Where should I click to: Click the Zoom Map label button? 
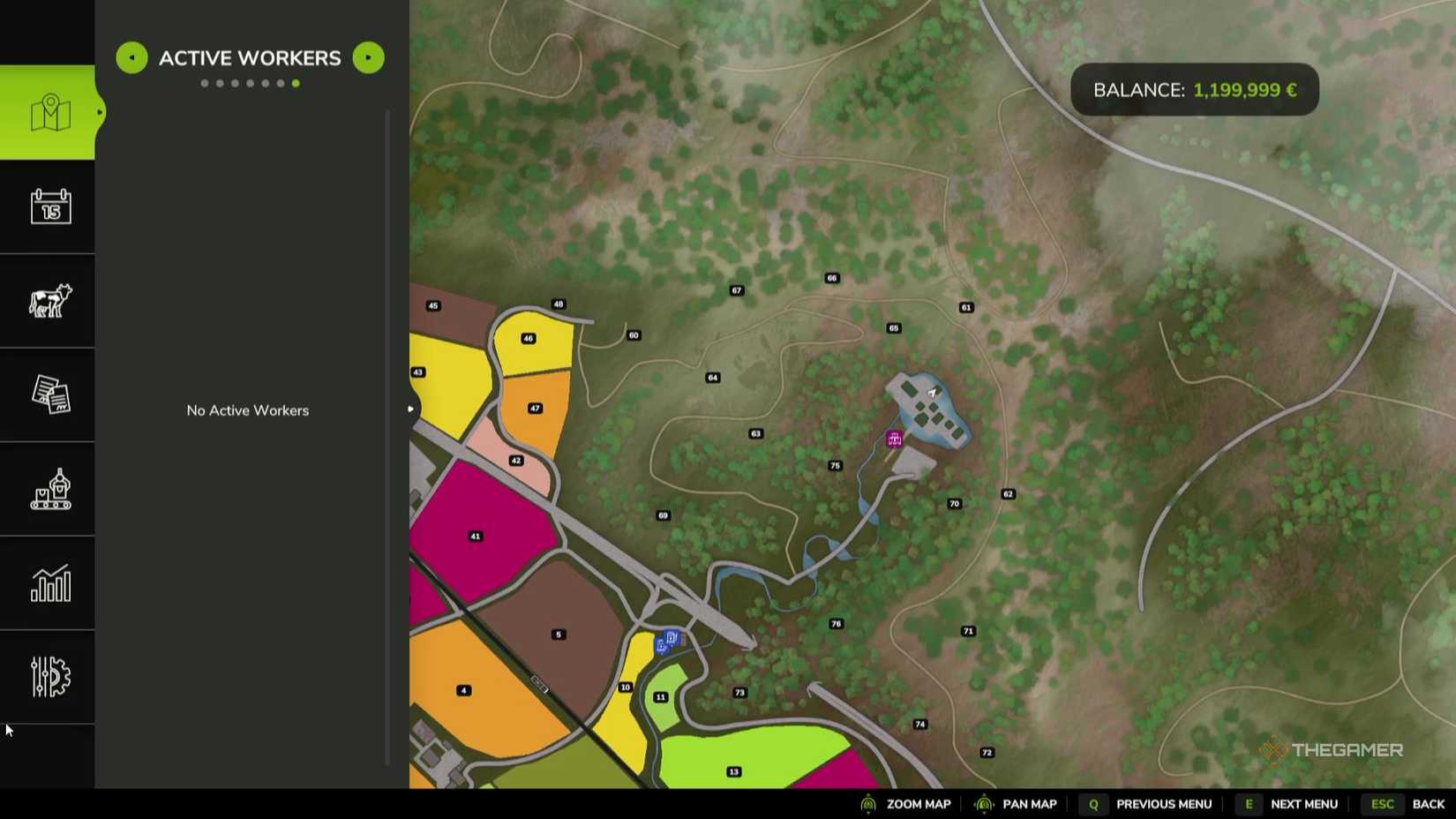(918, 804)
